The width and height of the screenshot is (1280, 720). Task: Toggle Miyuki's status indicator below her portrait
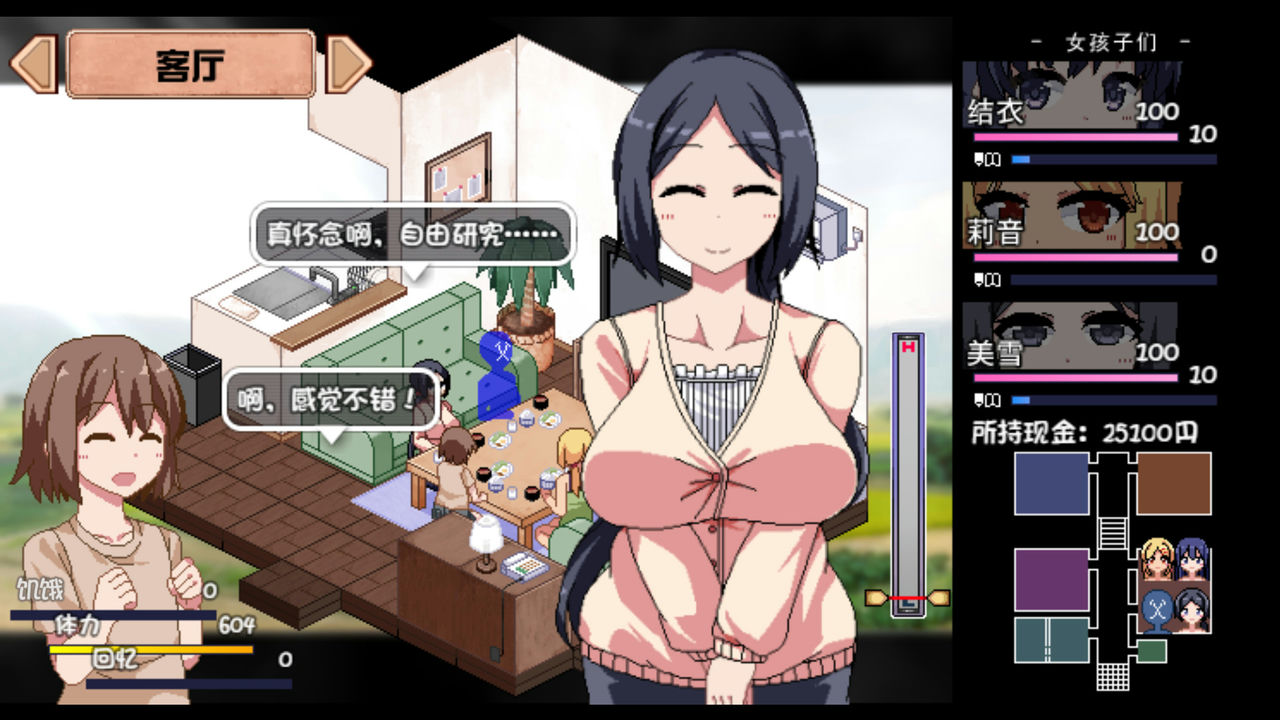(979, 401)
